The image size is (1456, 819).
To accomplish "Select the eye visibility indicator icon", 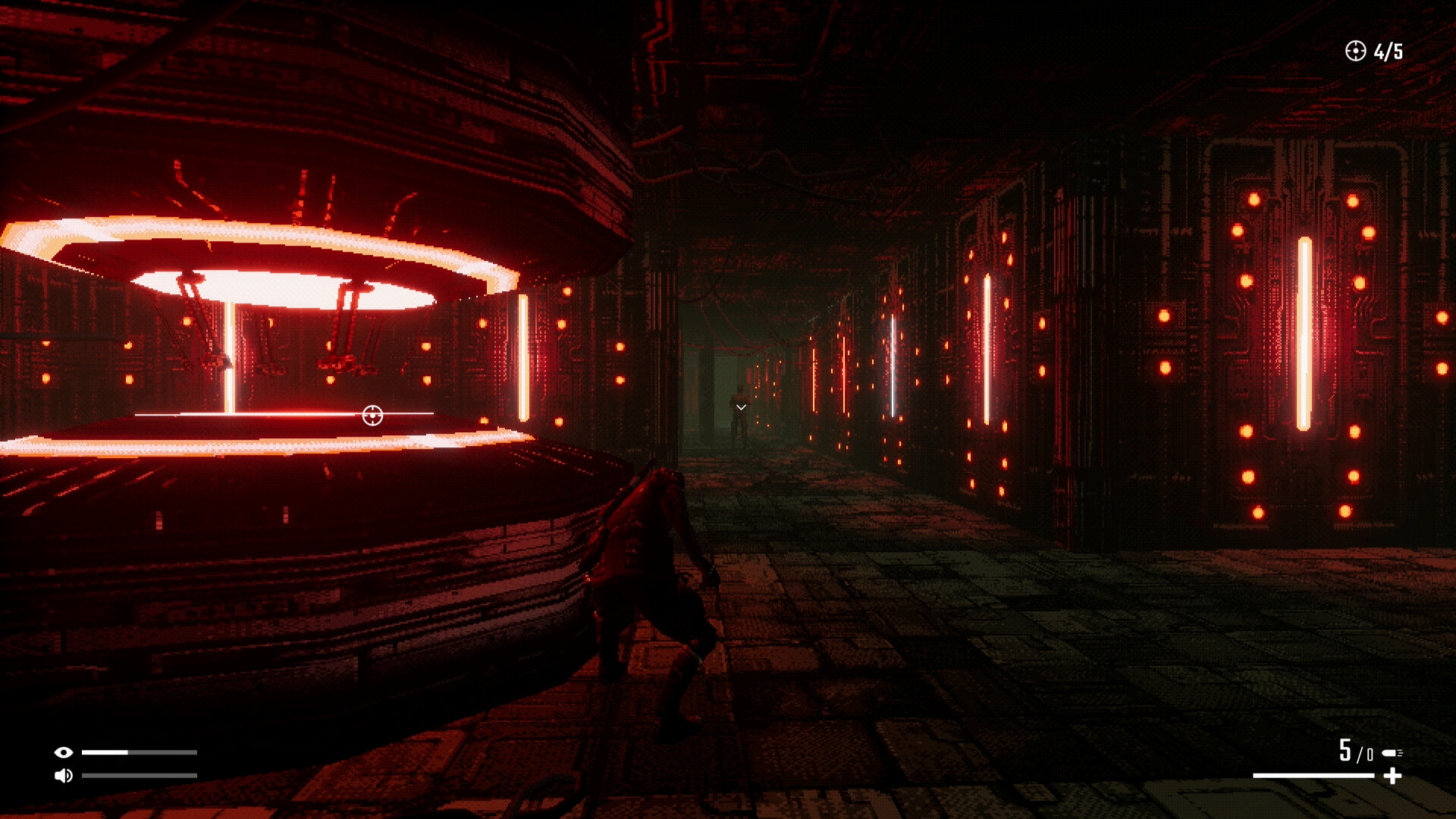I will tap(64, 752).
